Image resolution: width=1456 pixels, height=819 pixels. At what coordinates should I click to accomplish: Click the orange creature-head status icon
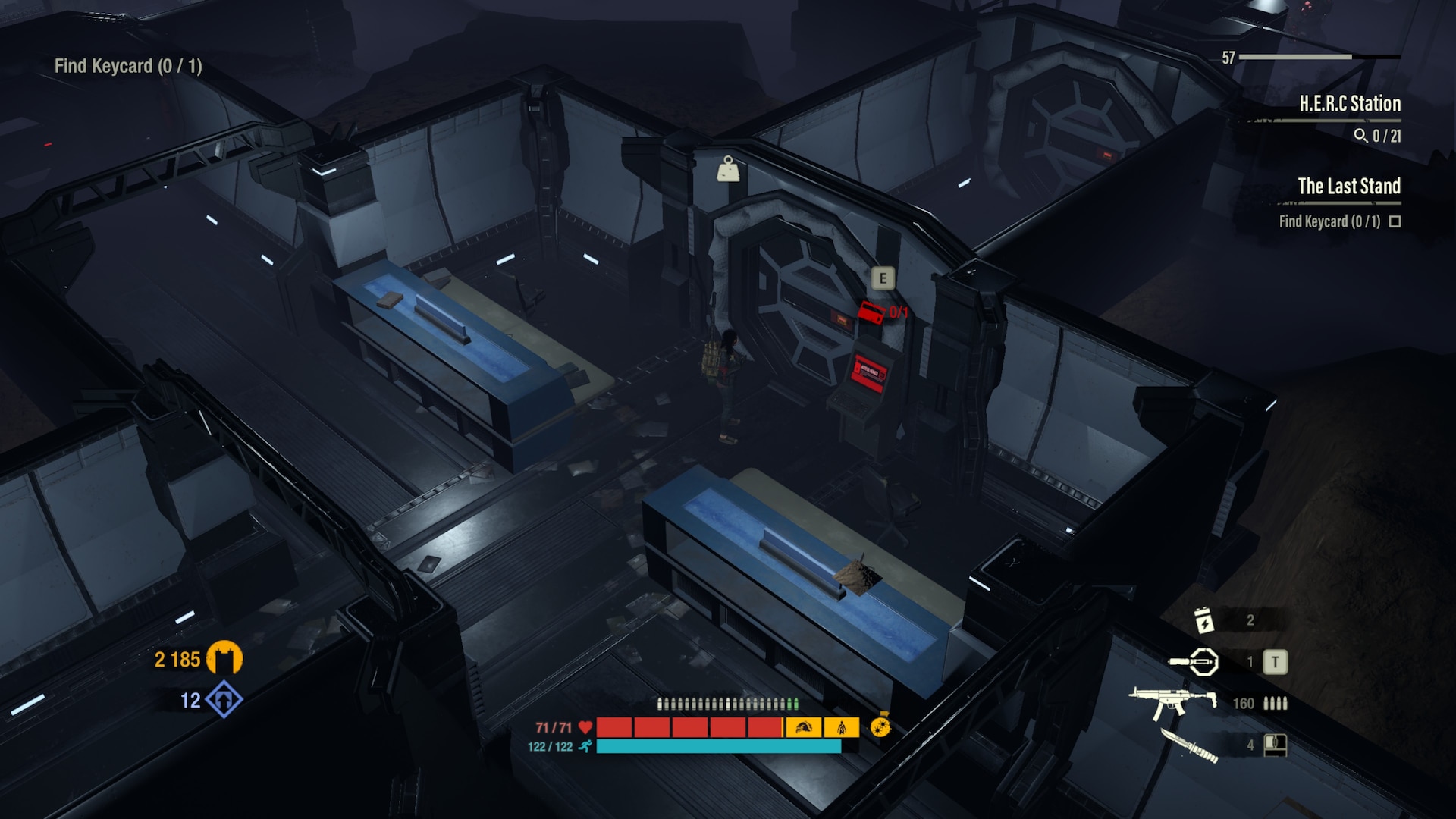[x=802, y=728]
